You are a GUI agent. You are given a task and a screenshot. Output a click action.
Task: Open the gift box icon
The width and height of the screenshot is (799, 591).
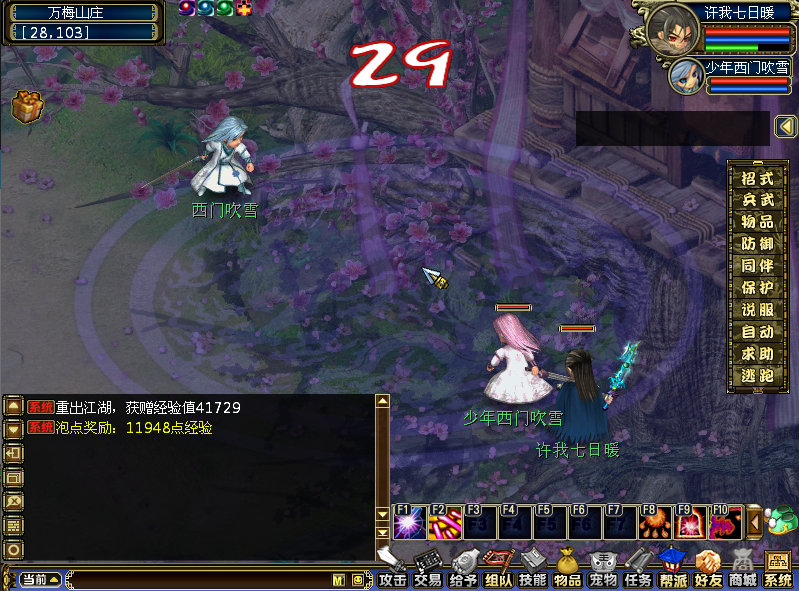click(x=26, y=106)
